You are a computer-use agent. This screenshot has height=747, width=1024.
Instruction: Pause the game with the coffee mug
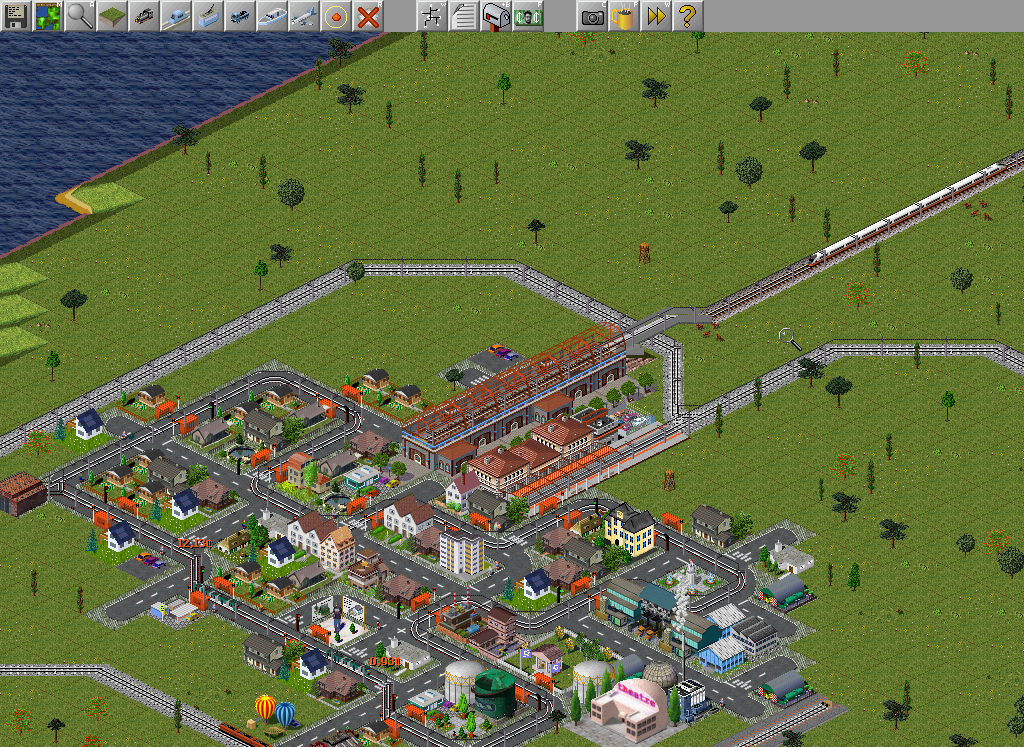(624, 16)
